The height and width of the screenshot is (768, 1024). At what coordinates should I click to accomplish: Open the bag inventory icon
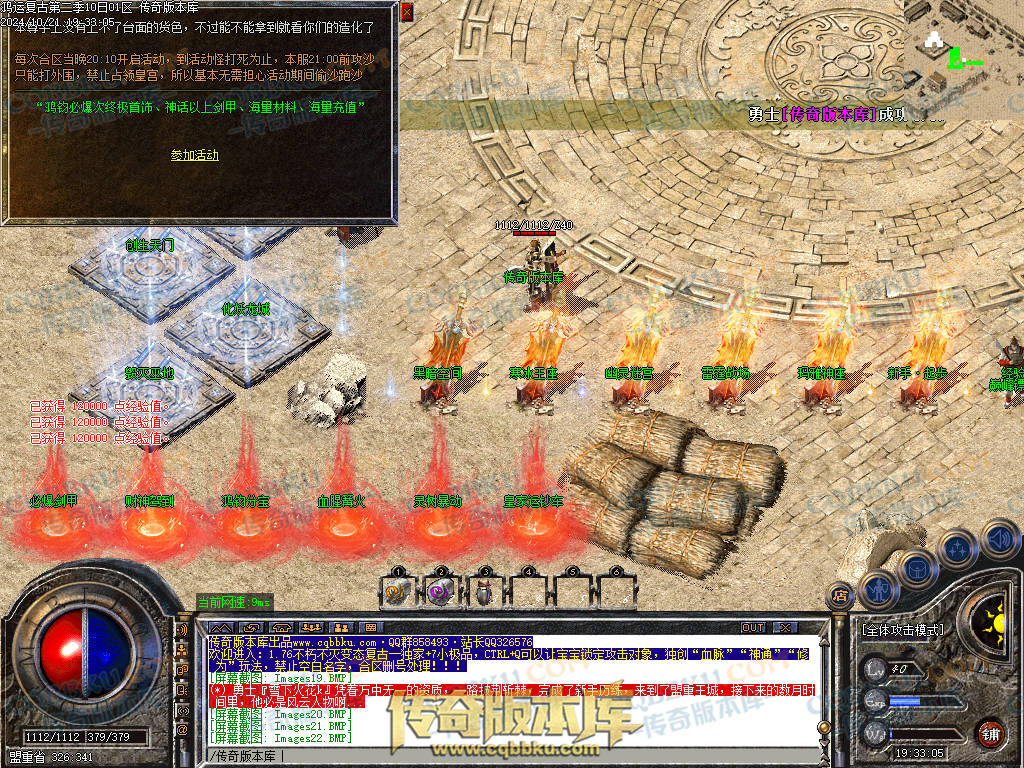click(x=914, y=568)
